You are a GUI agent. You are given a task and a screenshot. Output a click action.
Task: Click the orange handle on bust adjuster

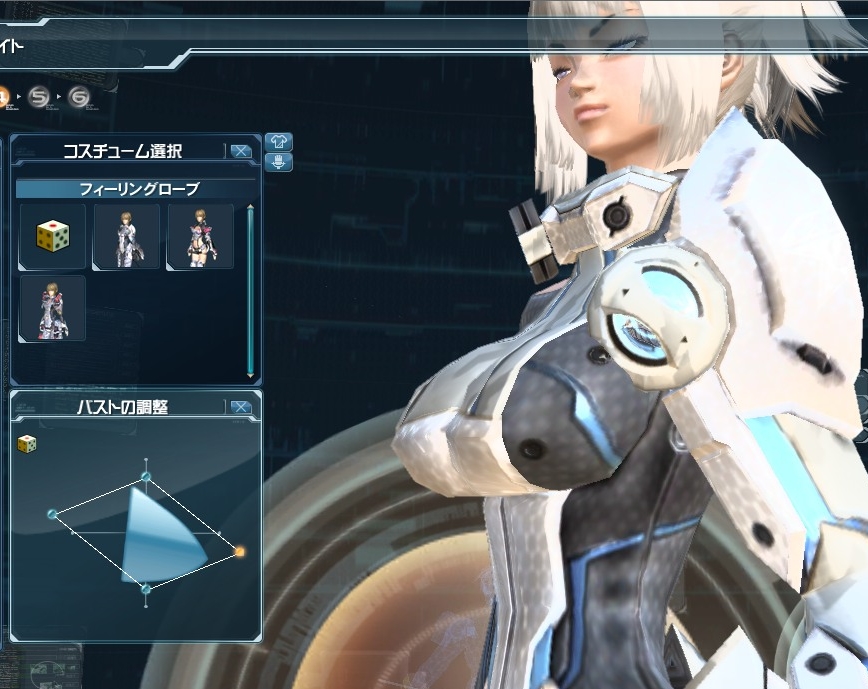point(239,551)
